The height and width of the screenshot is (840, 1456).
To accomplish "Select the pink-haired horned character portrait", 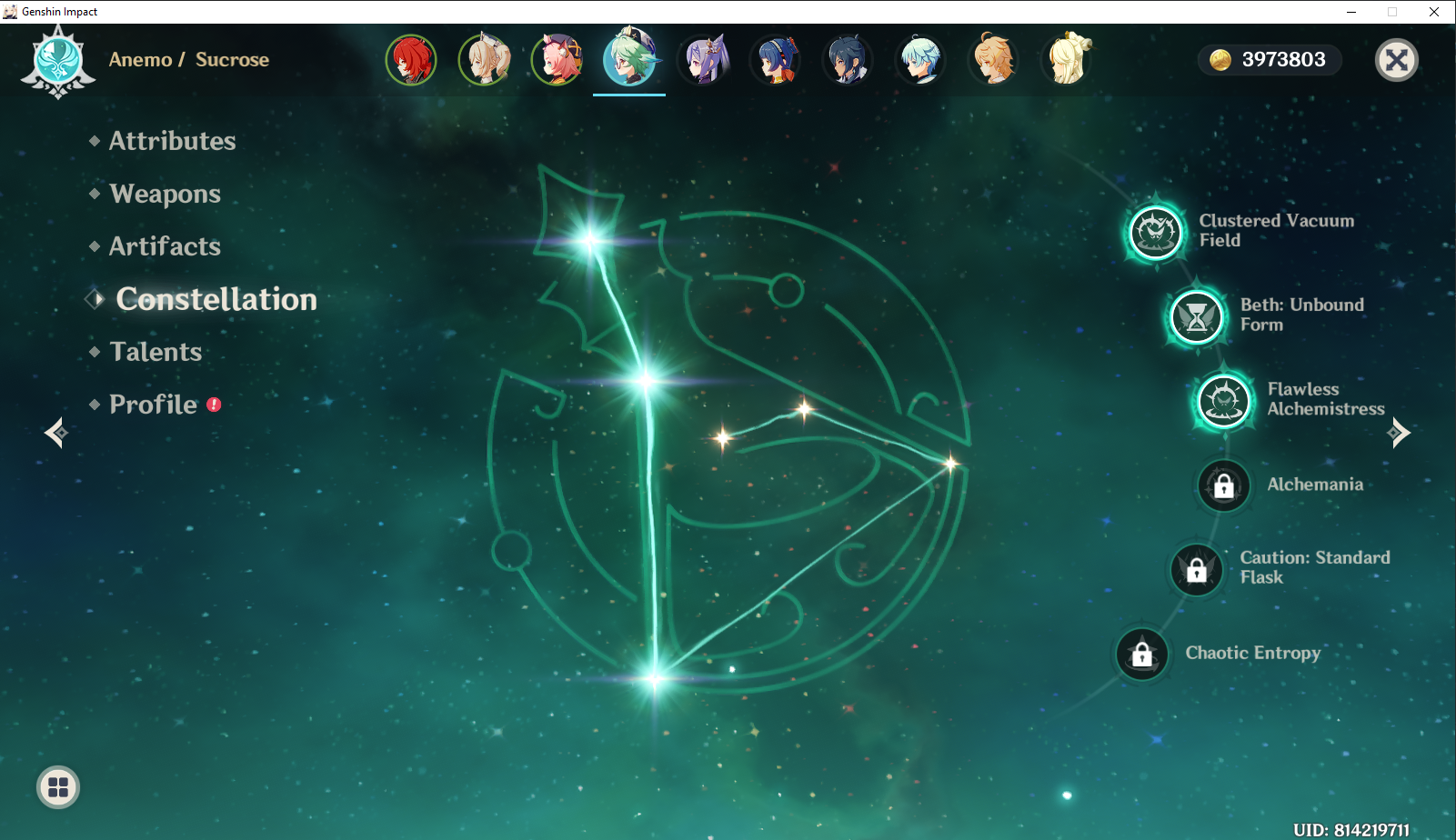I will [557, 60].
